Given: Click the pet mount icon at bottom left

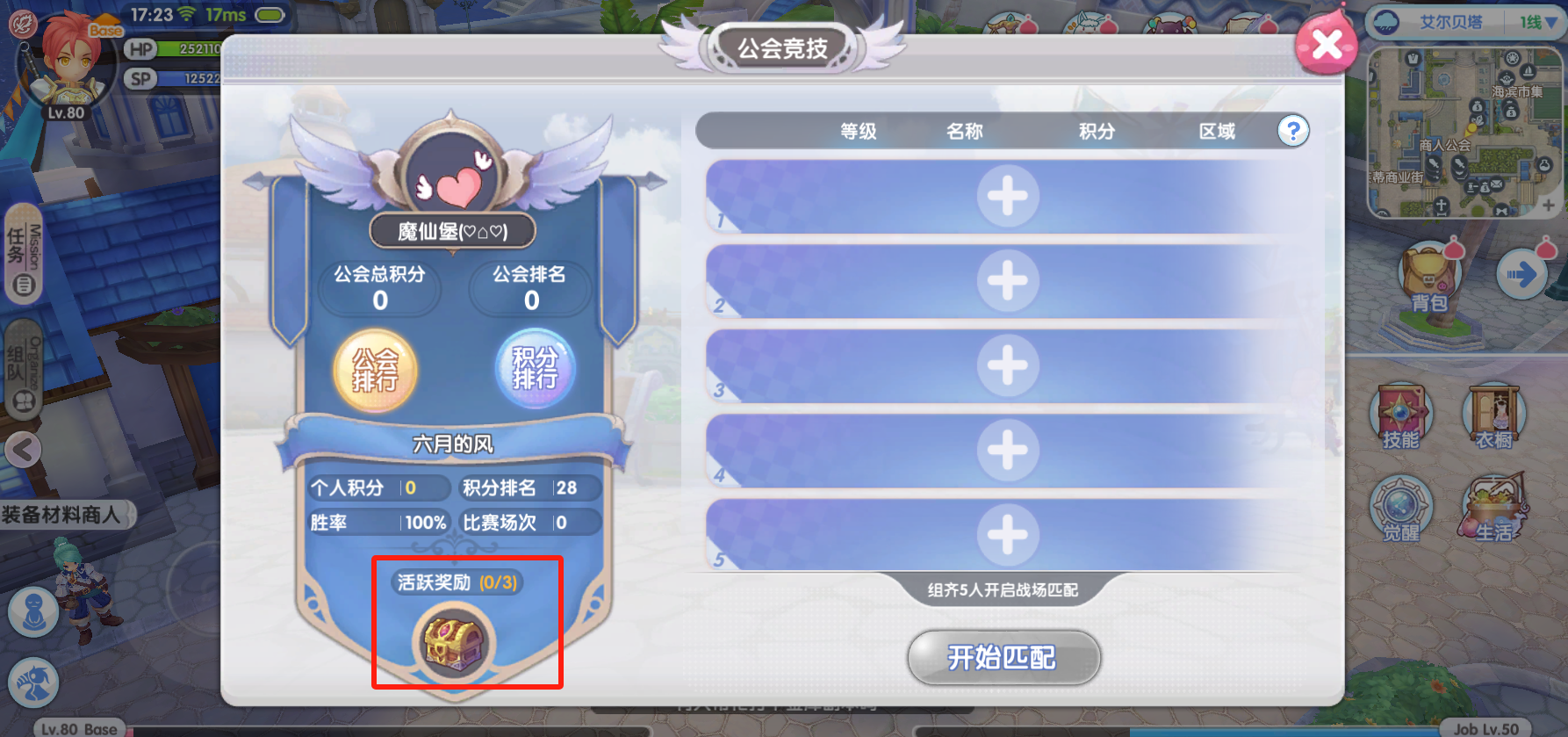Looking at the screenshot, I should (32, 683).
